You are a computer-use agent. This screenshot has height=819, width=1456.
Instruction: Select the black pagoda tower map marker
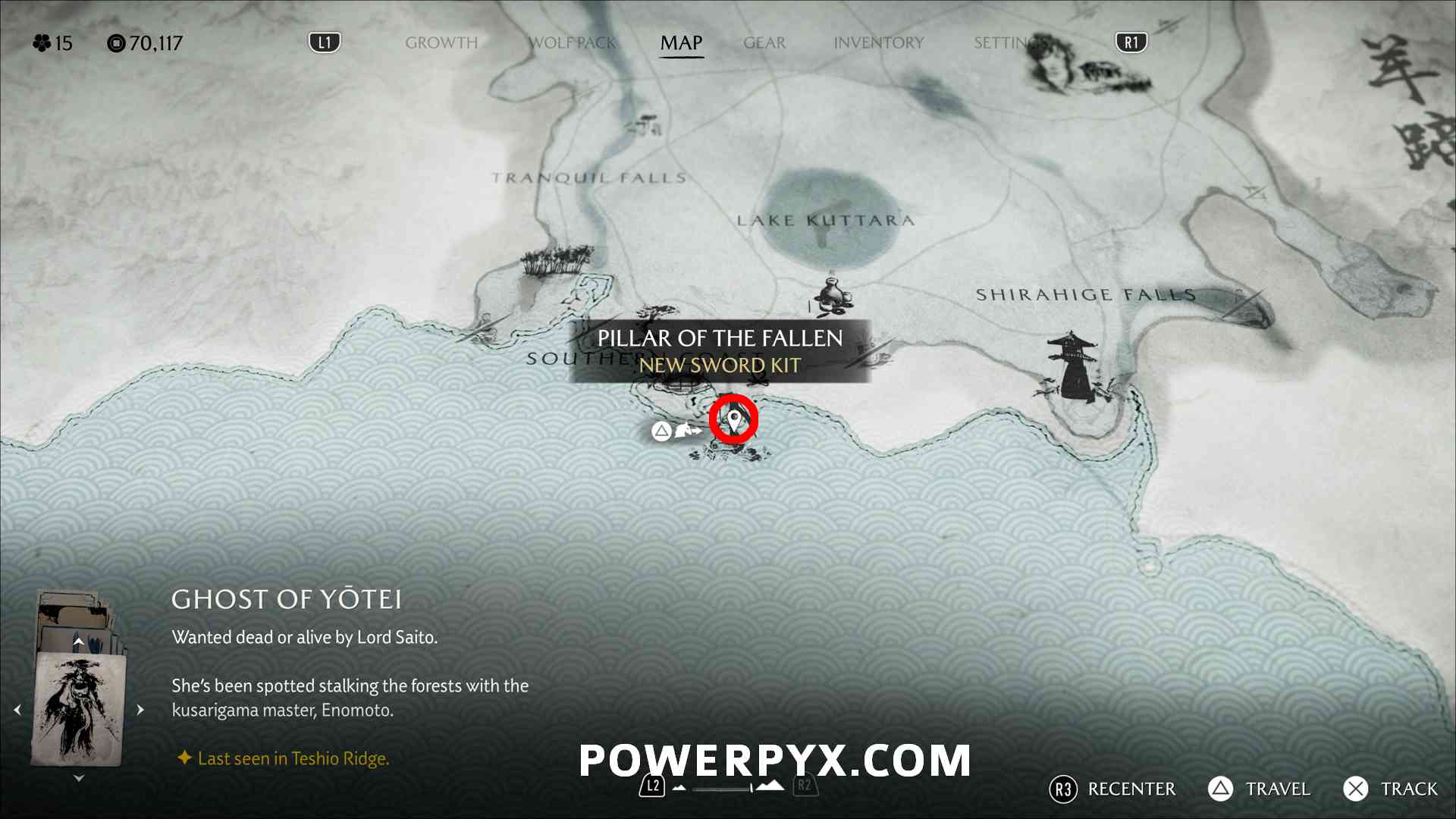pyautogui.click(x=1071, y=366)
